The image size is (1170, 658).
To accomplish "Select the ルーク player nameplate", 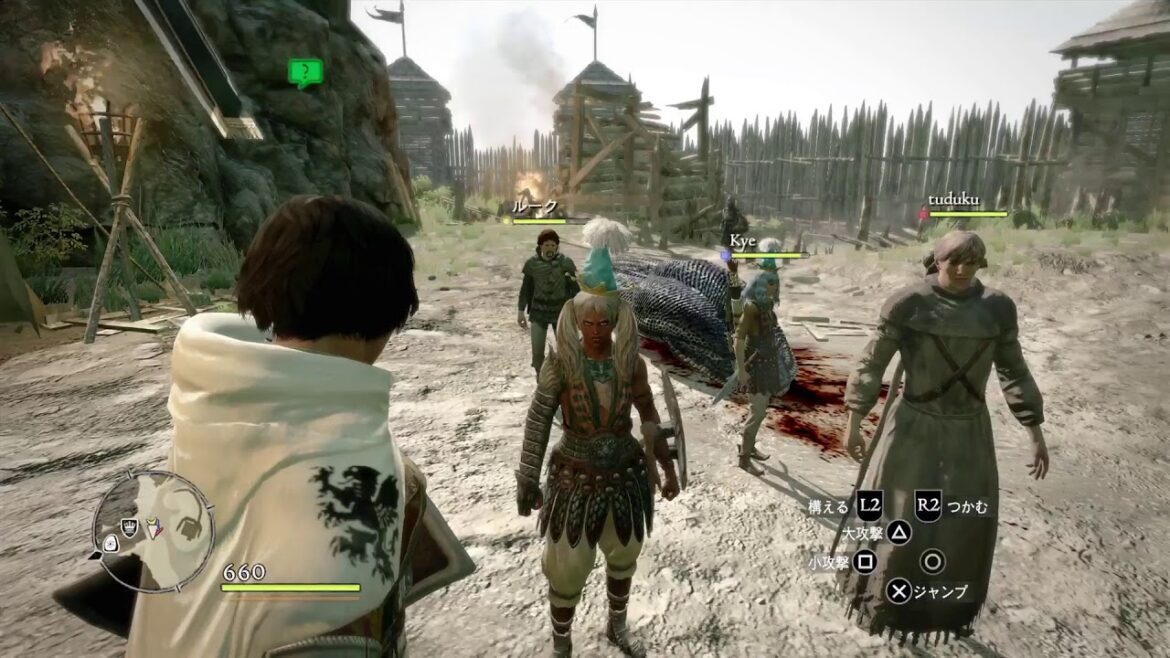I will 535,207.
